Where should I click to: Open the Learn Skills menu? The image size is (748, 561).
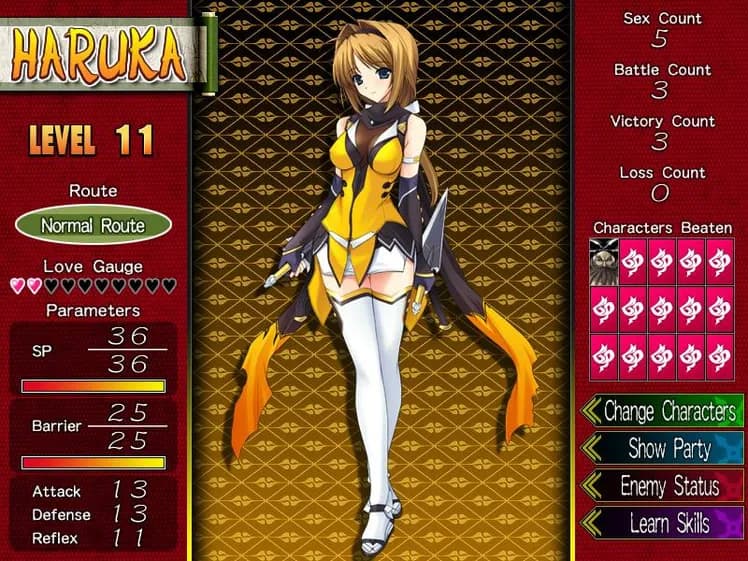click(x=668, y=523)
